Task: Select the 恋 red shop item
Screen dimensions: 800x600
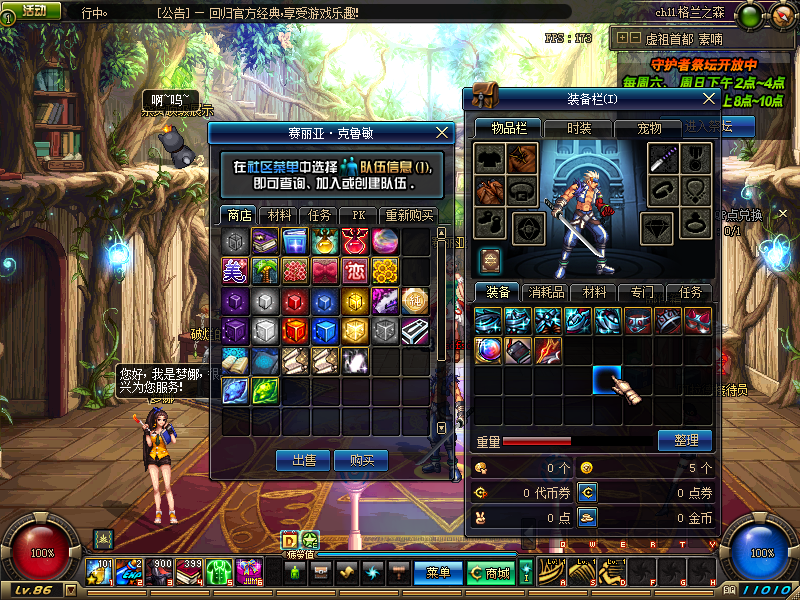Action: [355, 270]
